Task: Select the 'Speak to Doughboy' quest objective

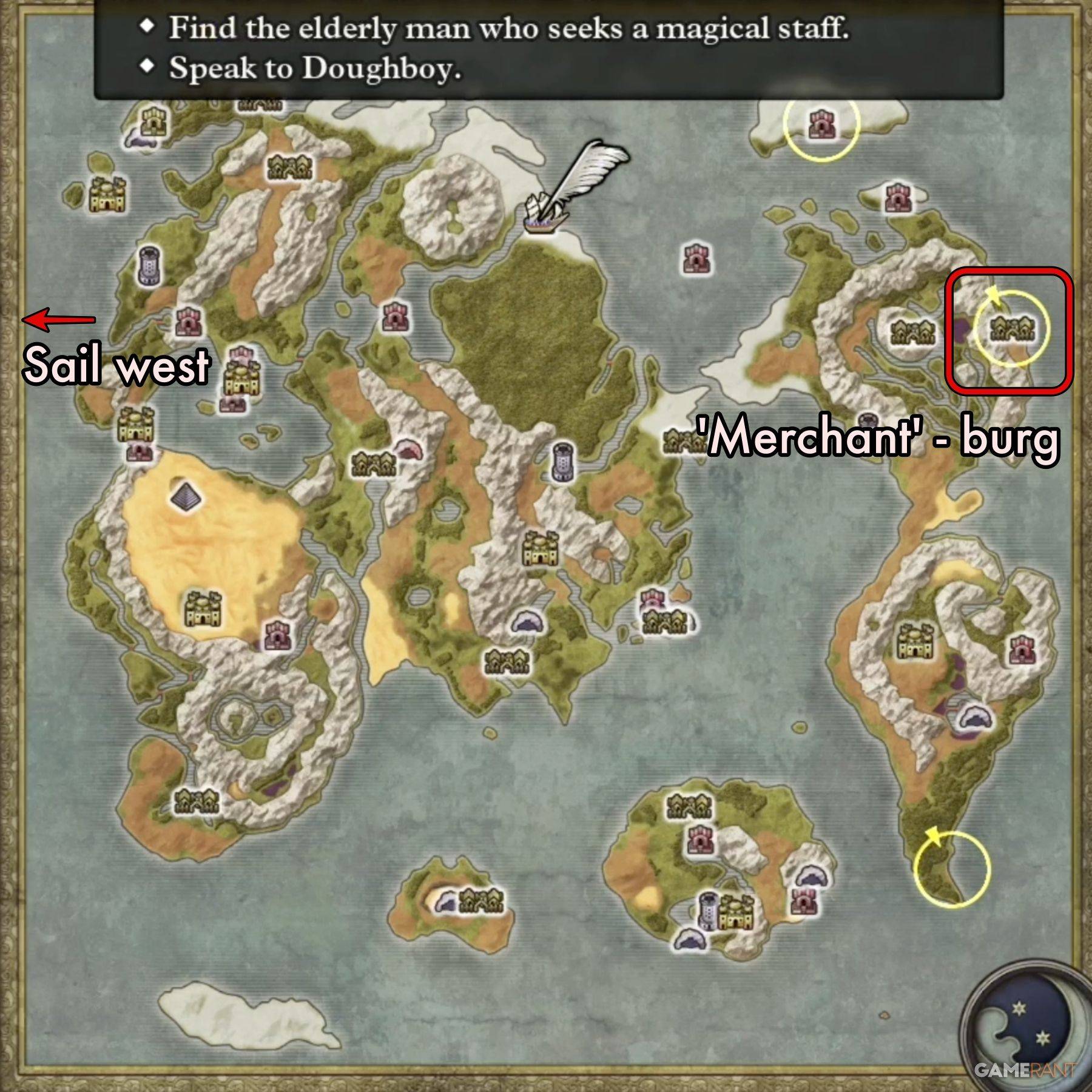Action: pyautogui.click(x=315, y=67)
